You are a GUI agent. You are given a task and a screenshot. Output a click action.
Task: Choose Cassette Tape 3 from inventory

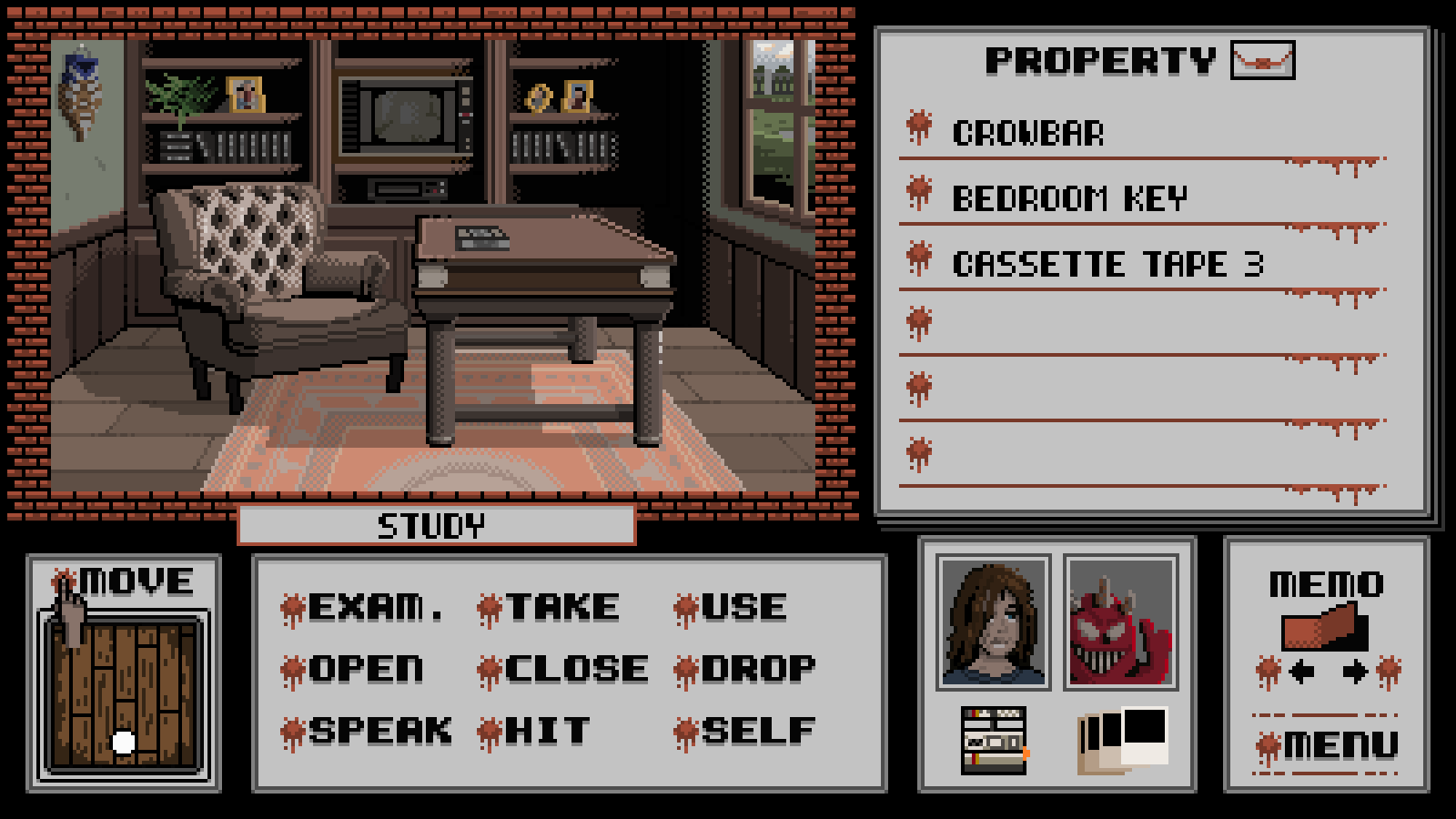[1107, 264]
